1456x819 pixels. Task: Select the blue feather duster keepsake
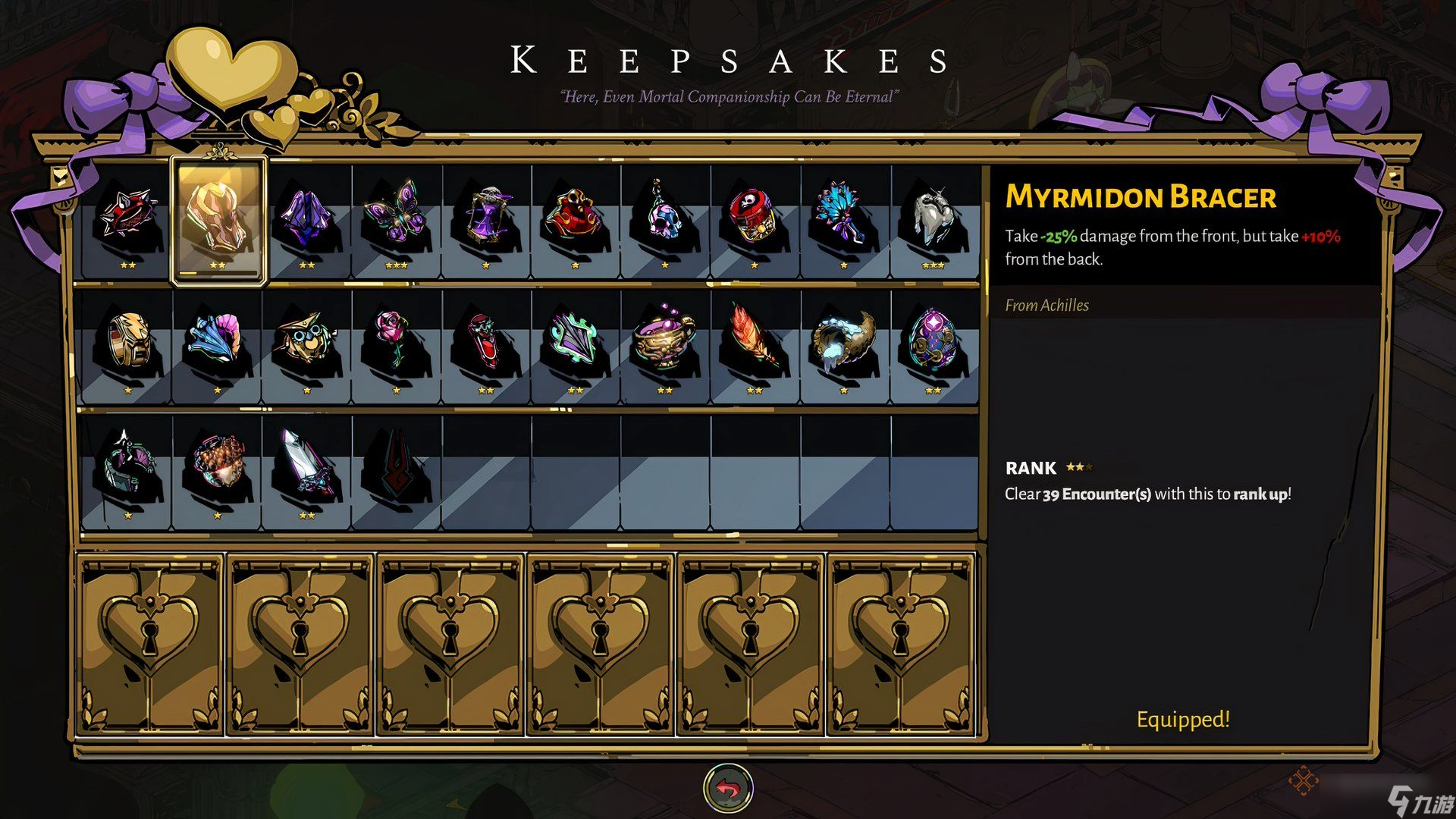[x=843, y=217]
